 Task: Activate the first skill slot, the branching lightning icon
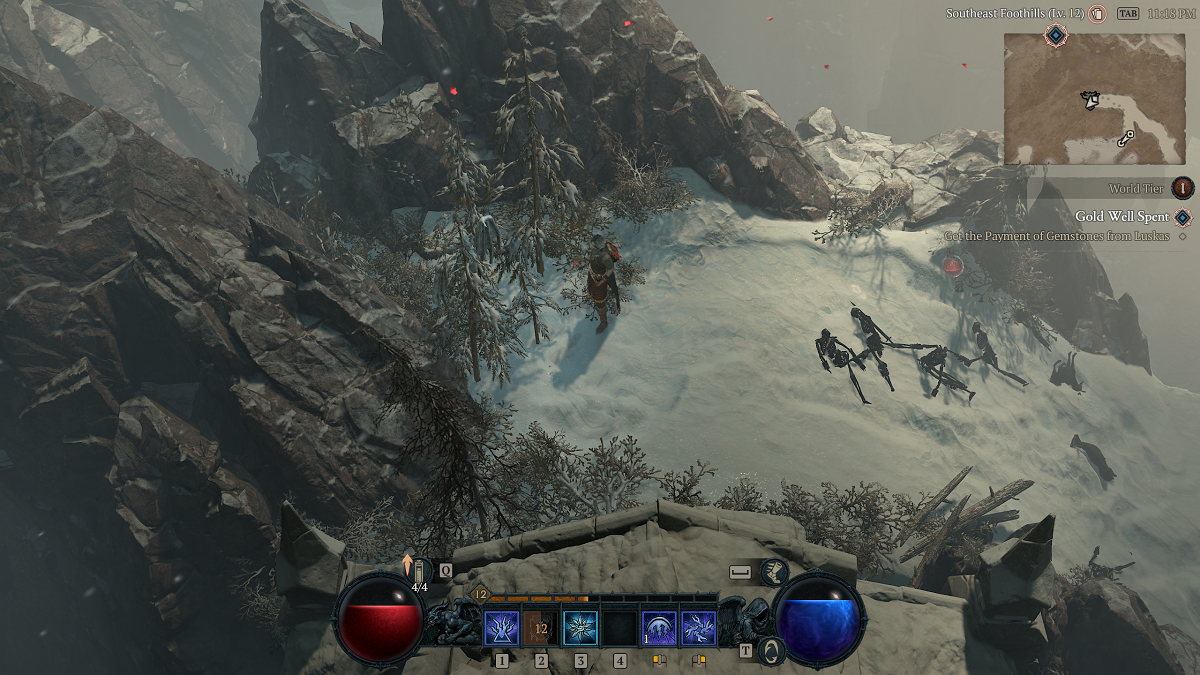[501, 628]
